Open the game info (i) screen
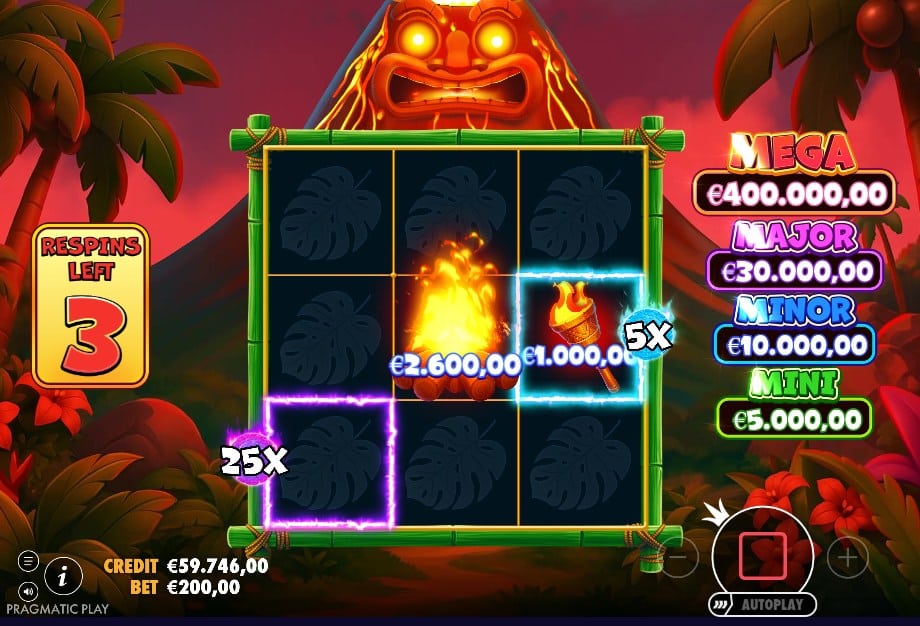The image size is (920, 626). 64,575
